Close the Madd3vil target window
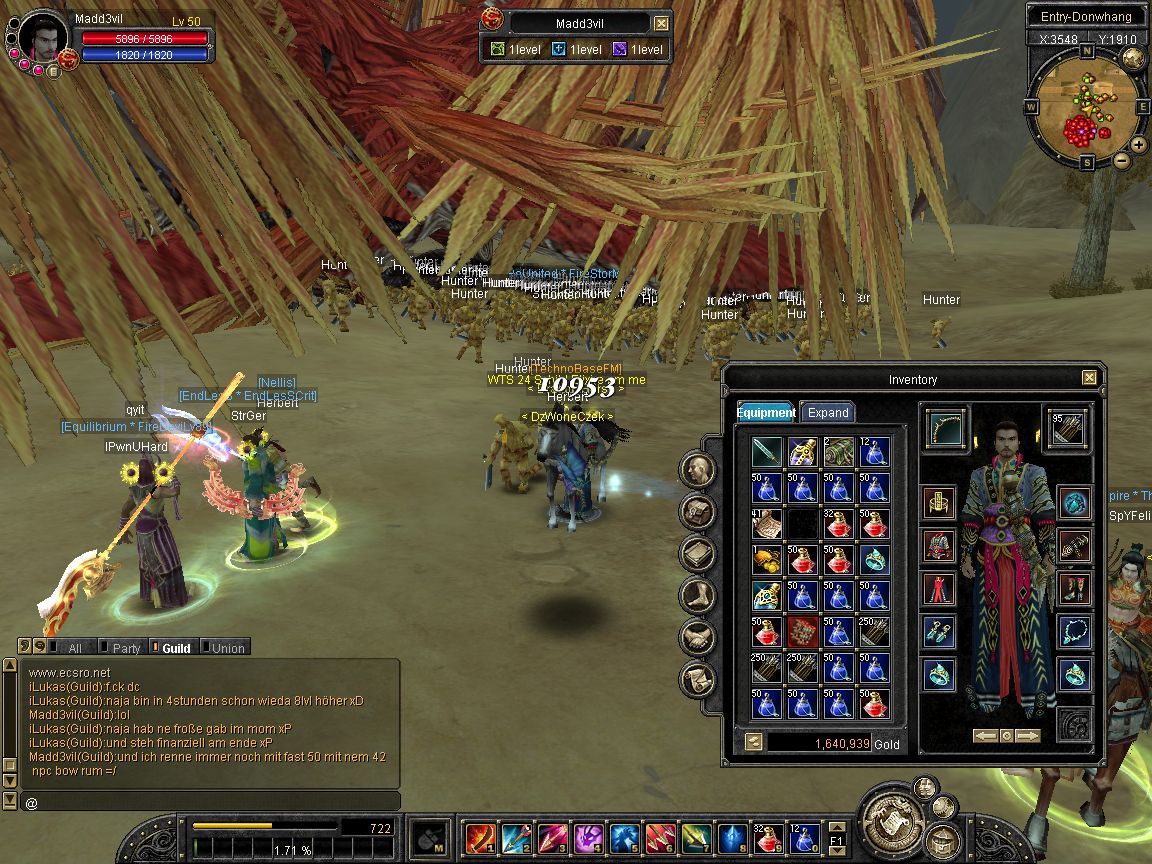 [662, 24]
